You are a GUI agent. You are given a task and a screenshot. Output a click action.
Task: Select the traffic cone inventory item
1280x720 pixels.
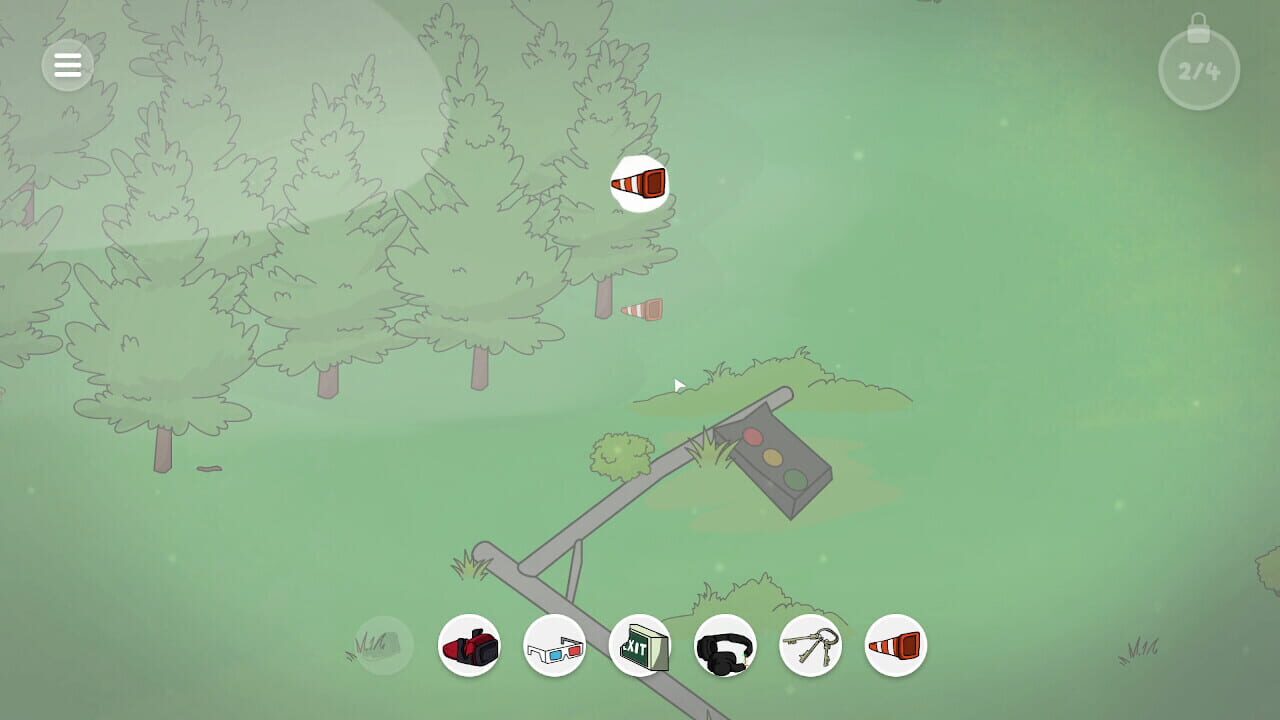coord(896,645)
